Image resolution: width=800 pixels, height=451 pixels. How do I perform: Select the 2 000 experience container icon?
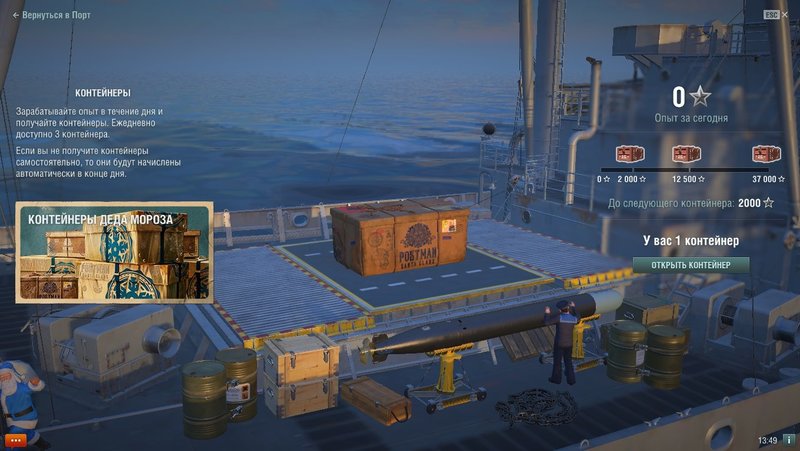click(x=630, y=154)
